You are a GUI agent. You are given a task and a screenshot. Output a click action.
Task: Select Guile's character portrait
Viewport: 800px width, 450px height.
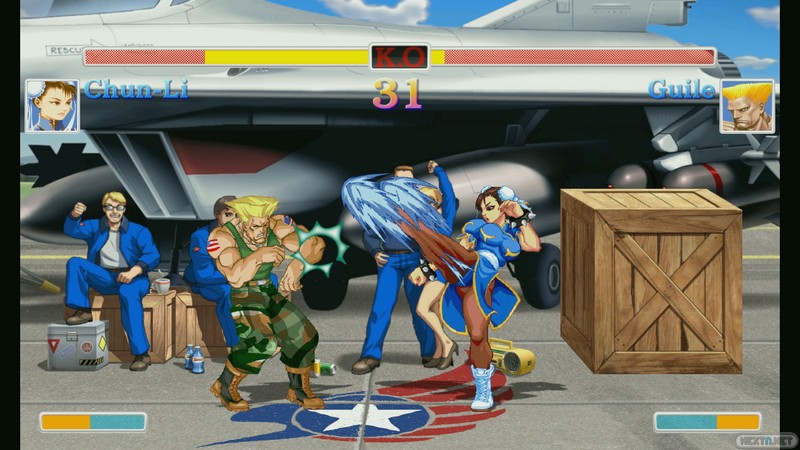746,106
